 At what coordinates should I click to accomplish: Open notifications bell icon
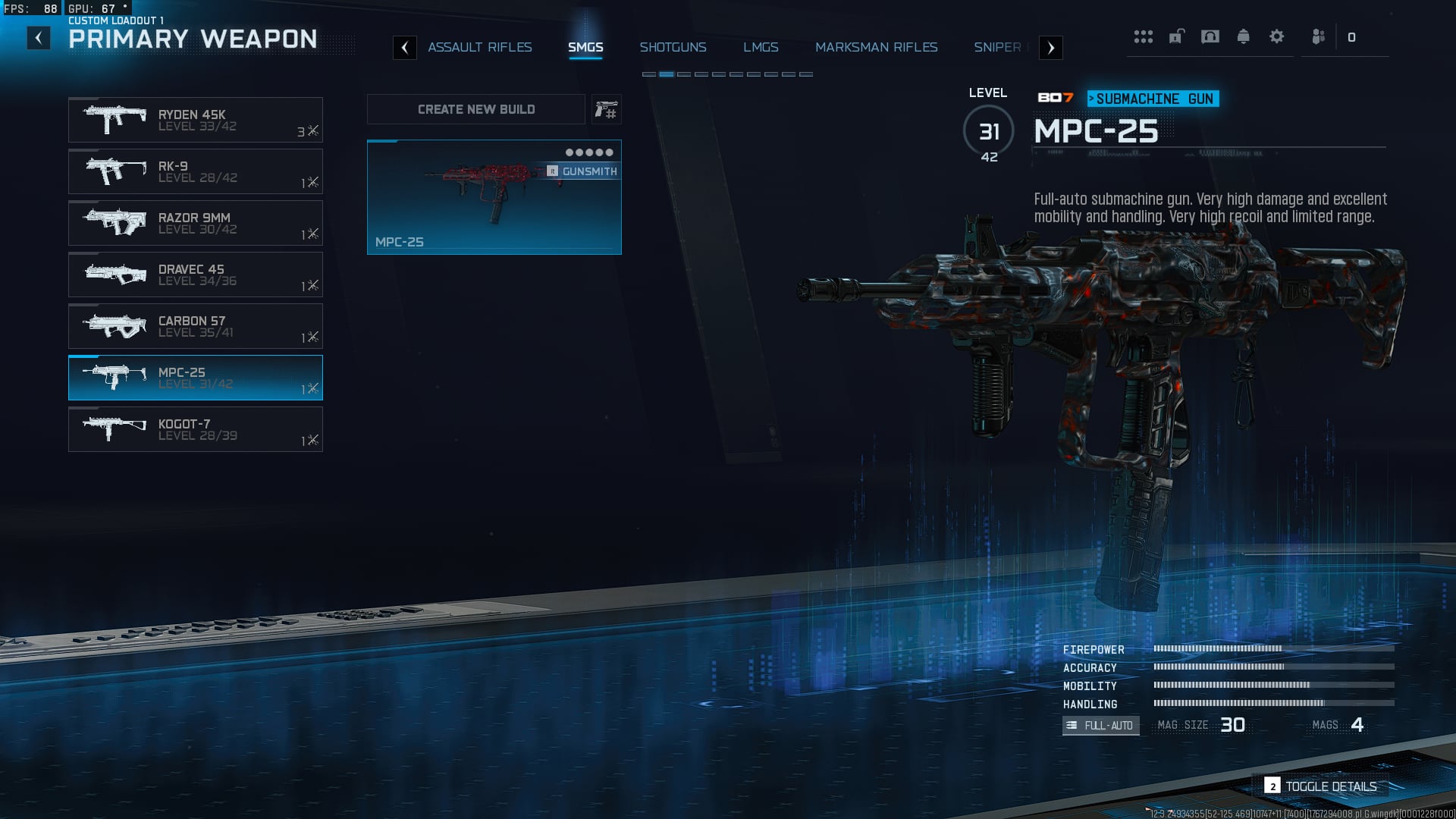tap(1243, 36)
